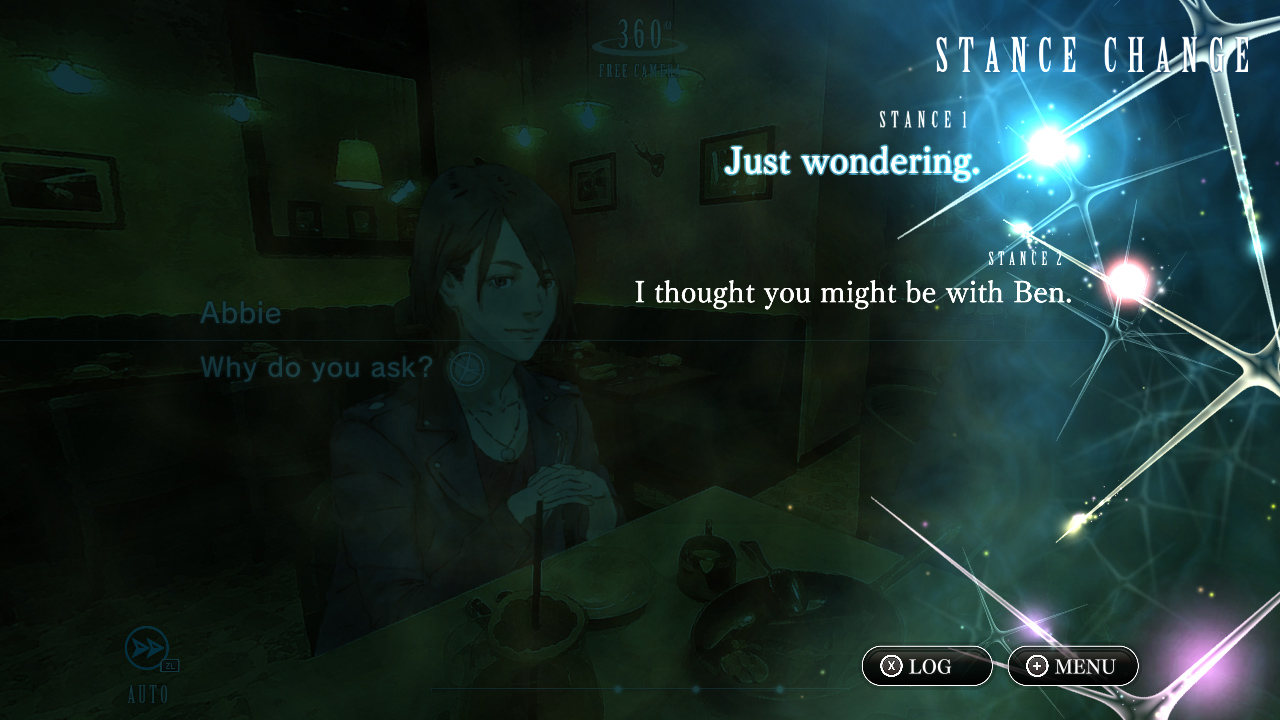Click the speaker name 'Abbie'
1280x720 pixels.
click(240, 313)
